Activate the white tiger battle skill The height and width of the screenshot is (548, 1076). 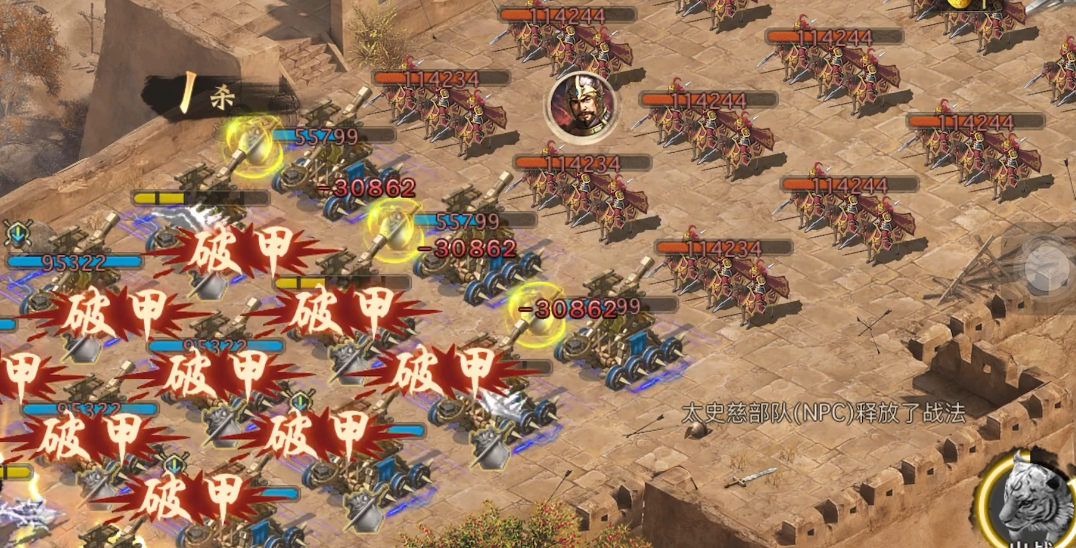pyautogui.click(x=1034, y=499)
